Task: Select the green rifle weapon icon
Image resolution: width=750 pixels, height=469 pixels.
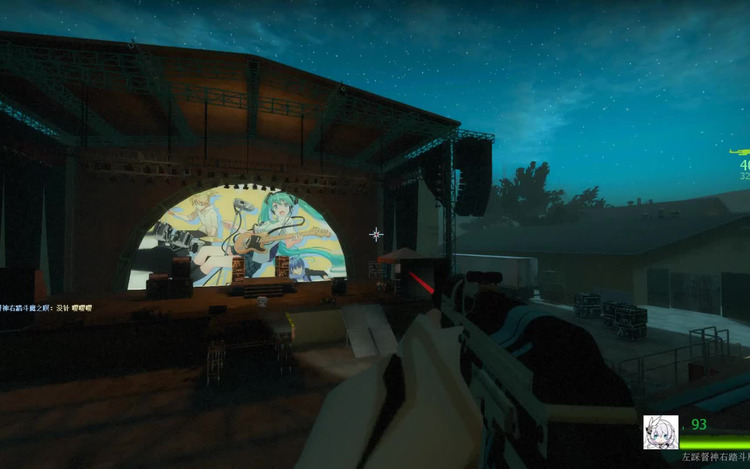Action: click(740, 151)
